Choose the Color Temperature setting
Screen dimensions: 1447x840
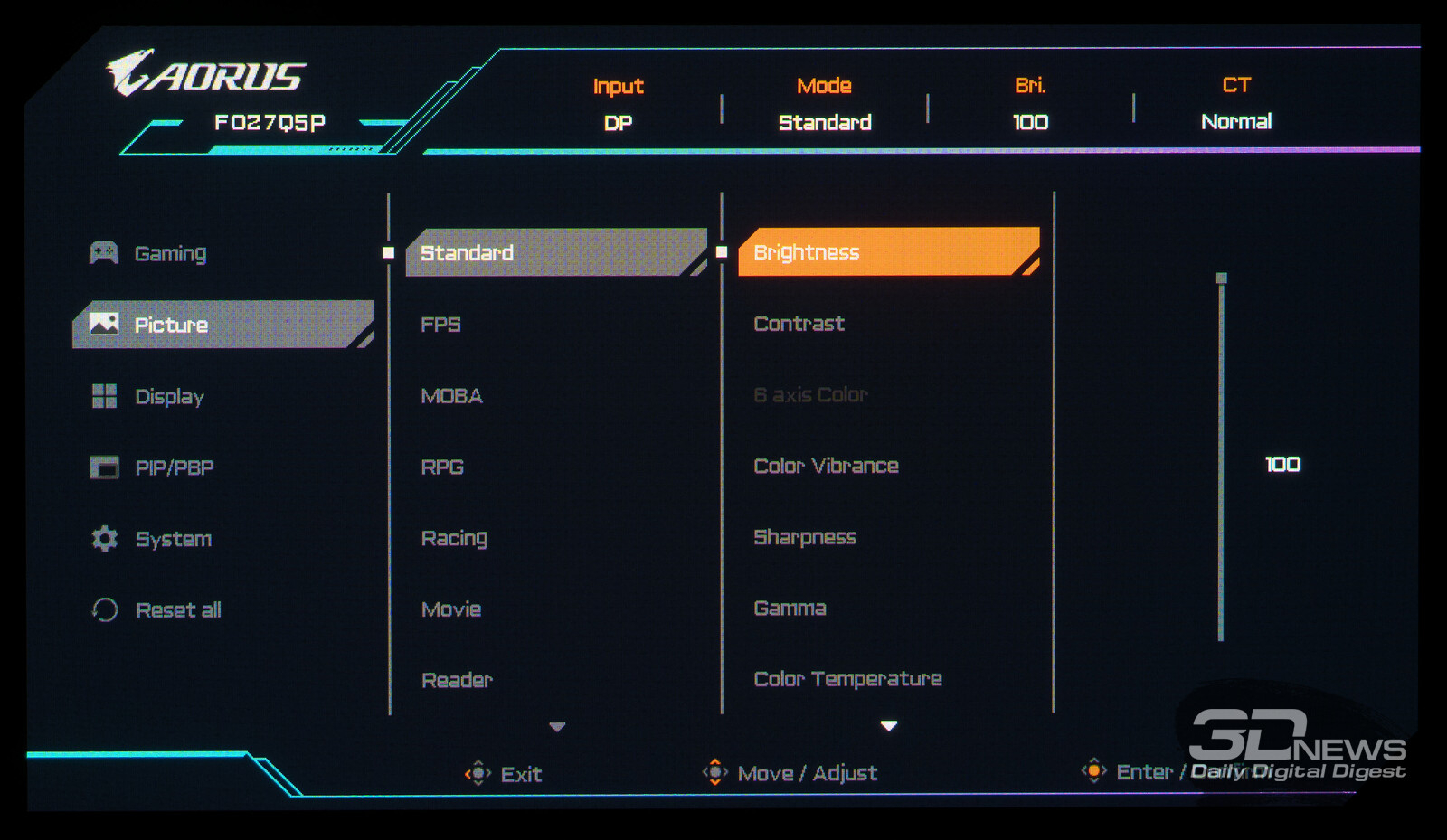(847, 679)
